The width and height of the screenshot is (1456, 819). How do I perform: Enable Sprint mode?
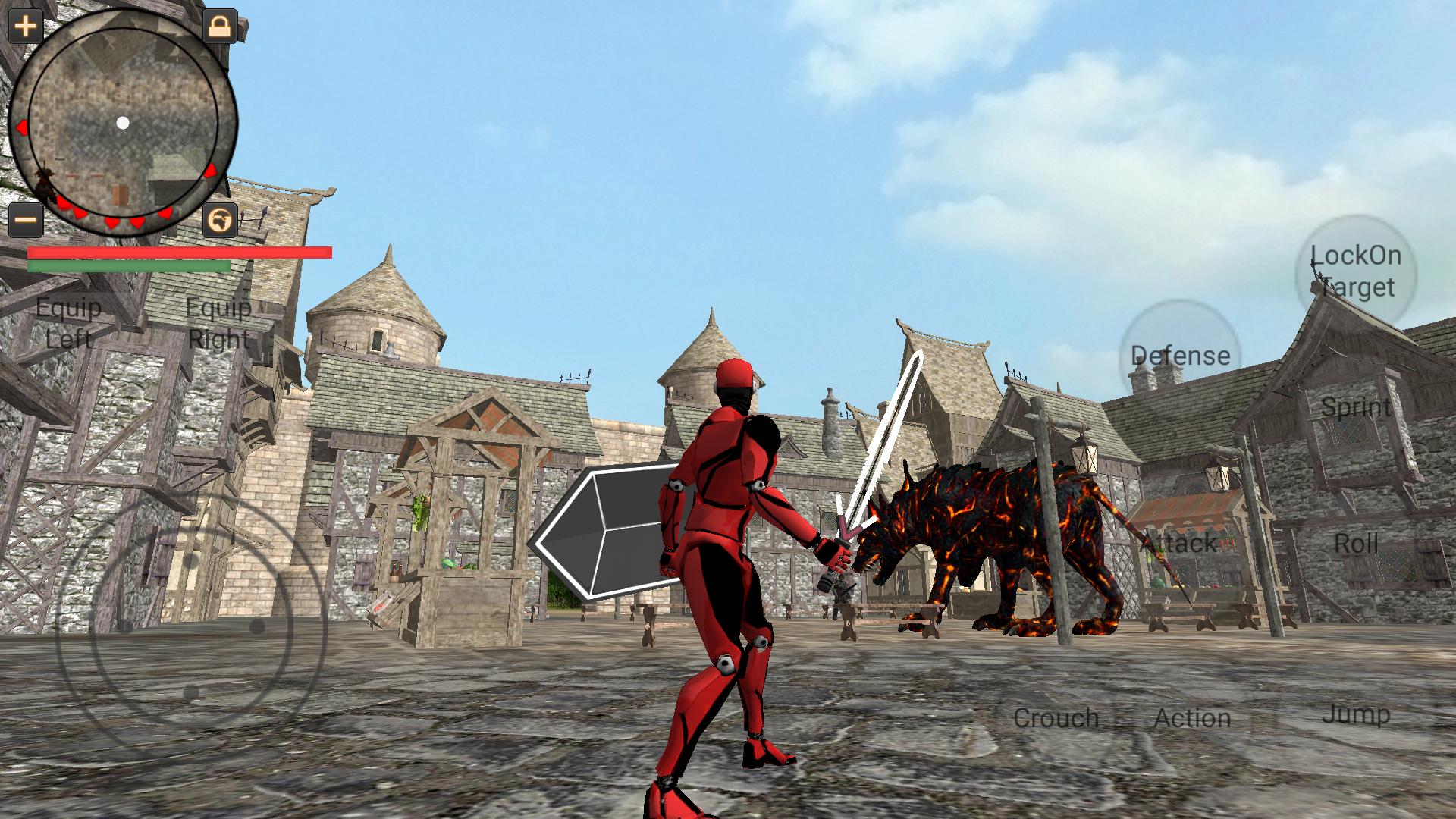click(1357, 407)
